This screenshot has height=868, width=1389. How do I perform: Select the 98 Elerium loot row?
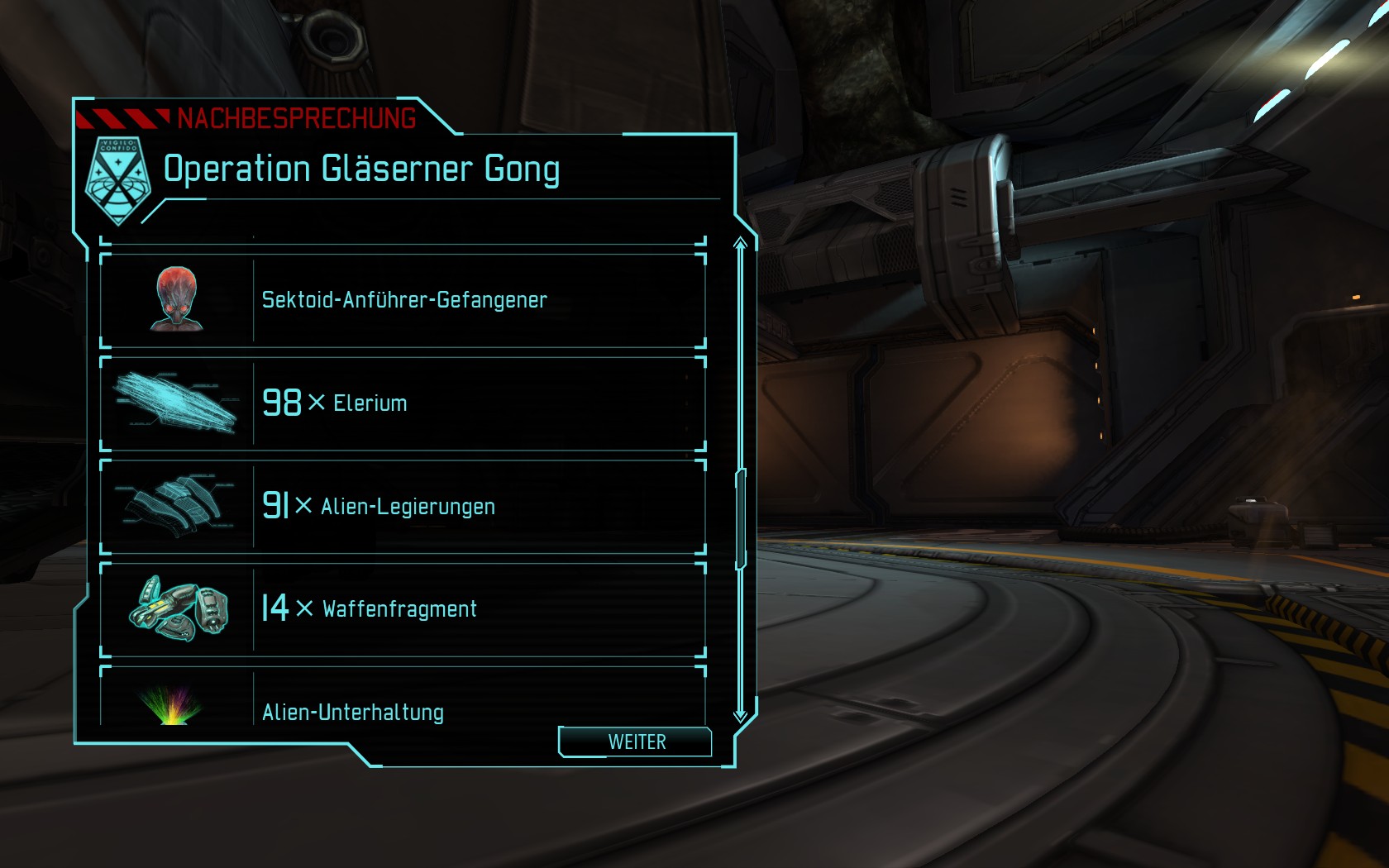403,403
